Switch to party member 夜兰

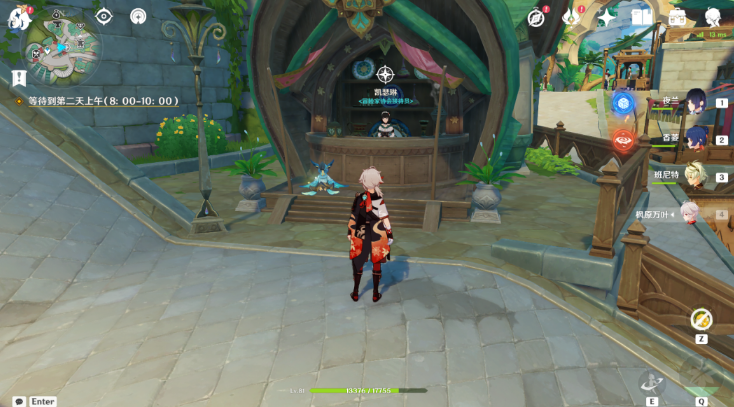[692, 102]
